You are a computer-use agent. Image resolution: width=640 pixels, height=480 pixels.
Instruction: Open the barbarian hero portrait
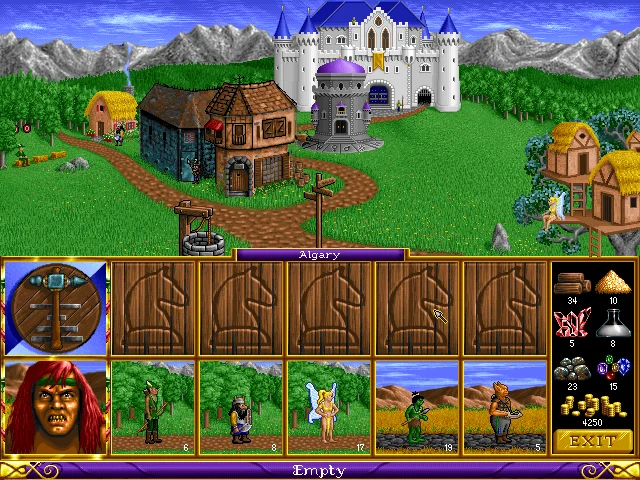(56, 406)
